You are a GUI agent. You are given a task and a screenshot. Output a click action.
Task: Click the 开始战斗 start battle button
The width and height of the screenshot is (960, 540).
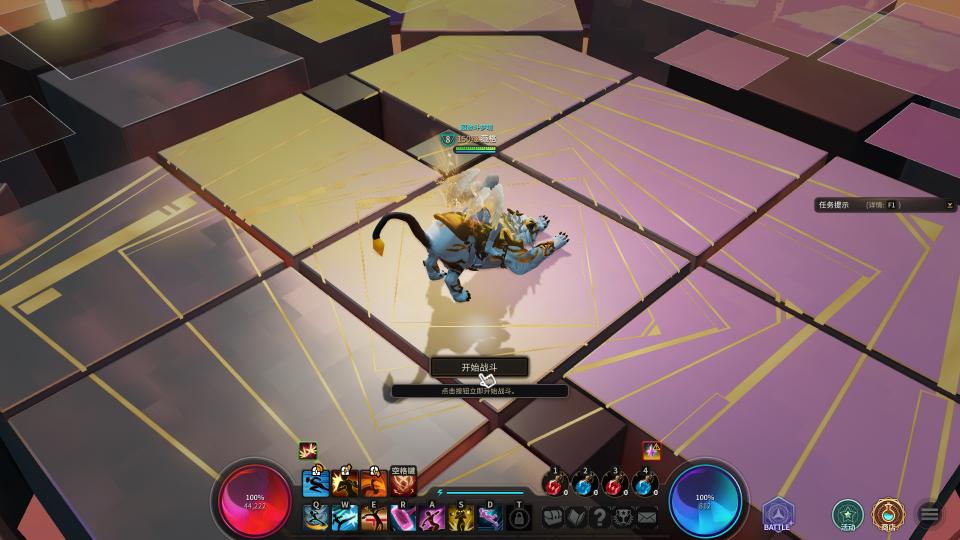tap(479, 367)
